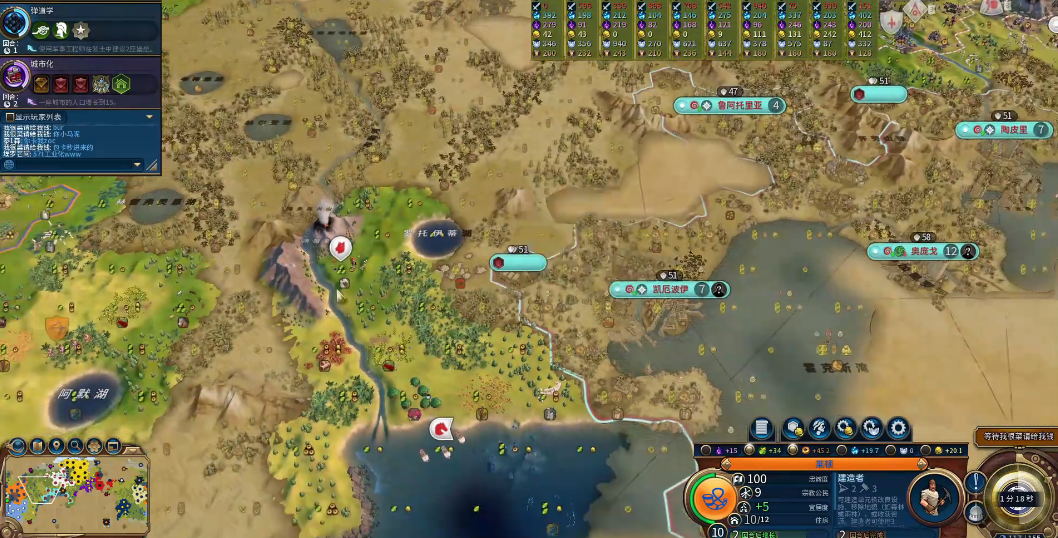This screenshot has width=1058, height=538.
Task: Click the chat text input box
Action: [70, 164]
